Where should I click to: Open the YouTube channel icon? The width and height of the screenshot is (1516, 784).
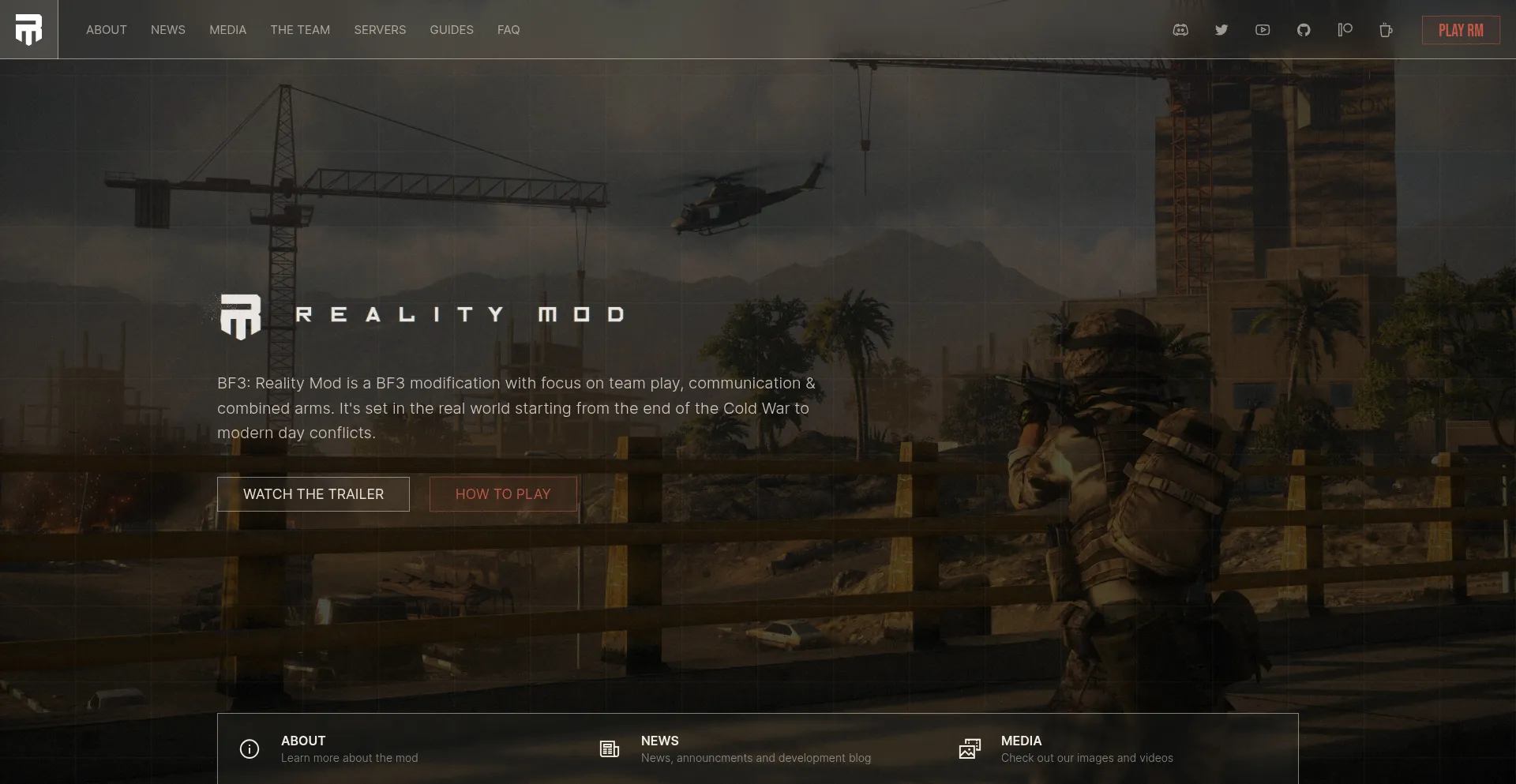1263,30
